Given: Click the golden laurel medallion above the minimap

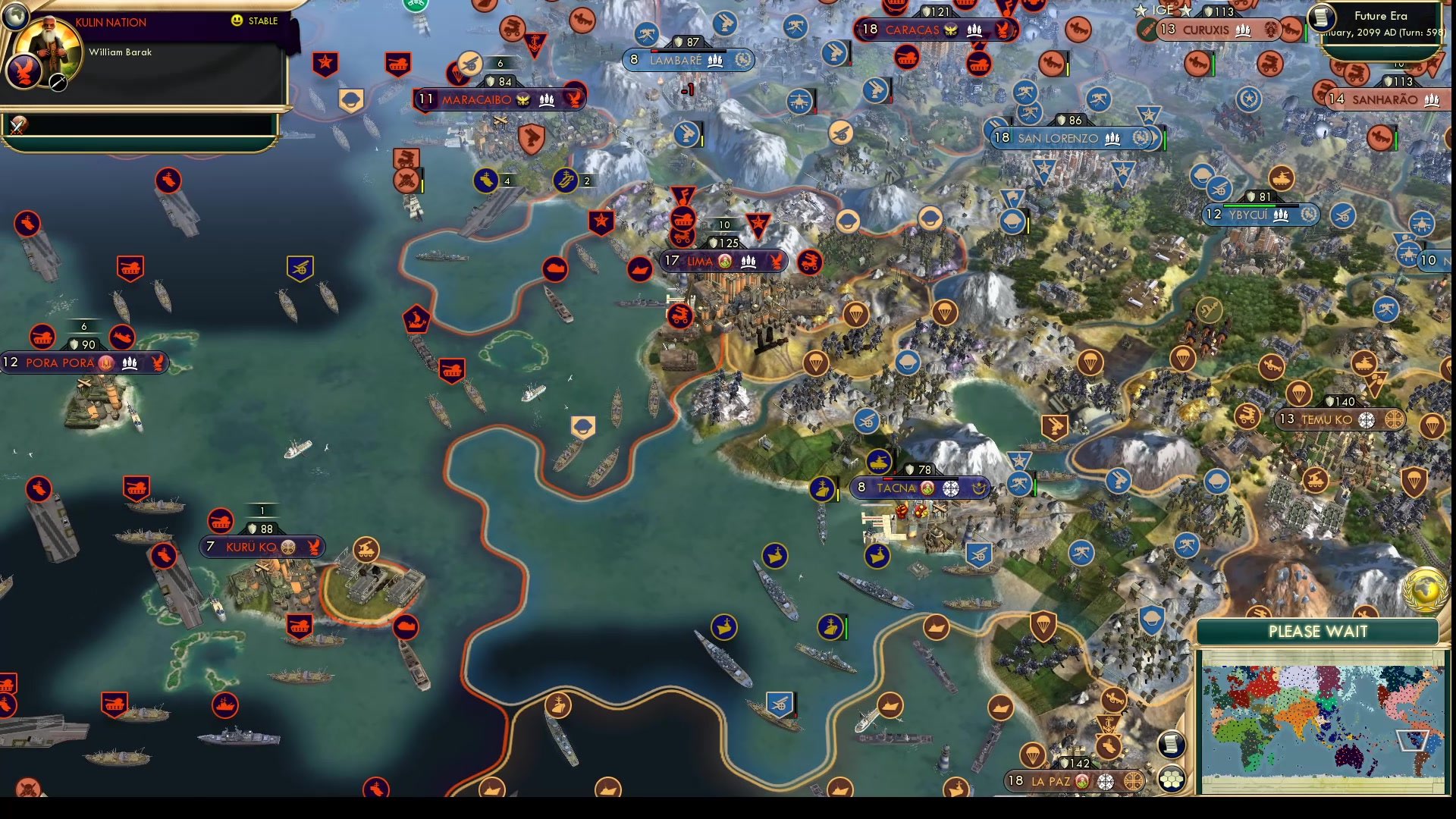Looking at the screenshot, I should pyautogui.click(x=1425, y=591).
